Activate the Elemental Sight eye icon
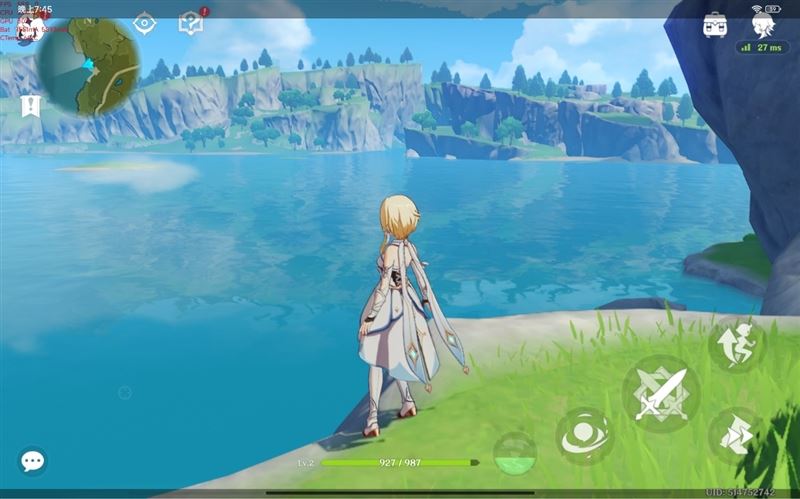The image size is (800, 499). click(x=145, y=22)
